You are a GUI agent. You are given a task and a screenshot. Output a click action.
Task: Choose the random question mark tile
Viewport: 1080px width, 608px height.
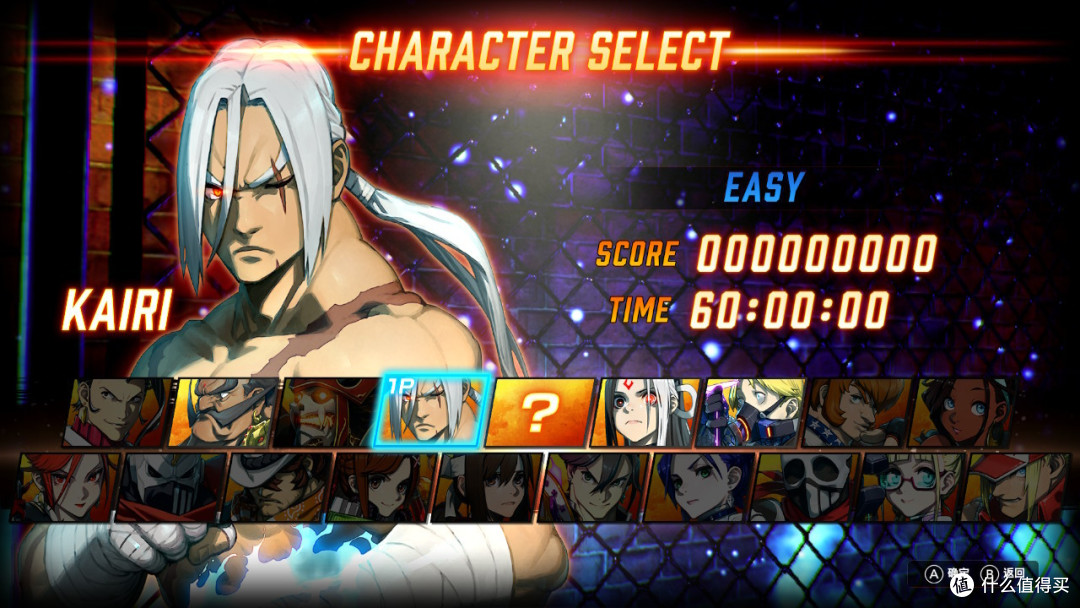click(x=538, y=411)
